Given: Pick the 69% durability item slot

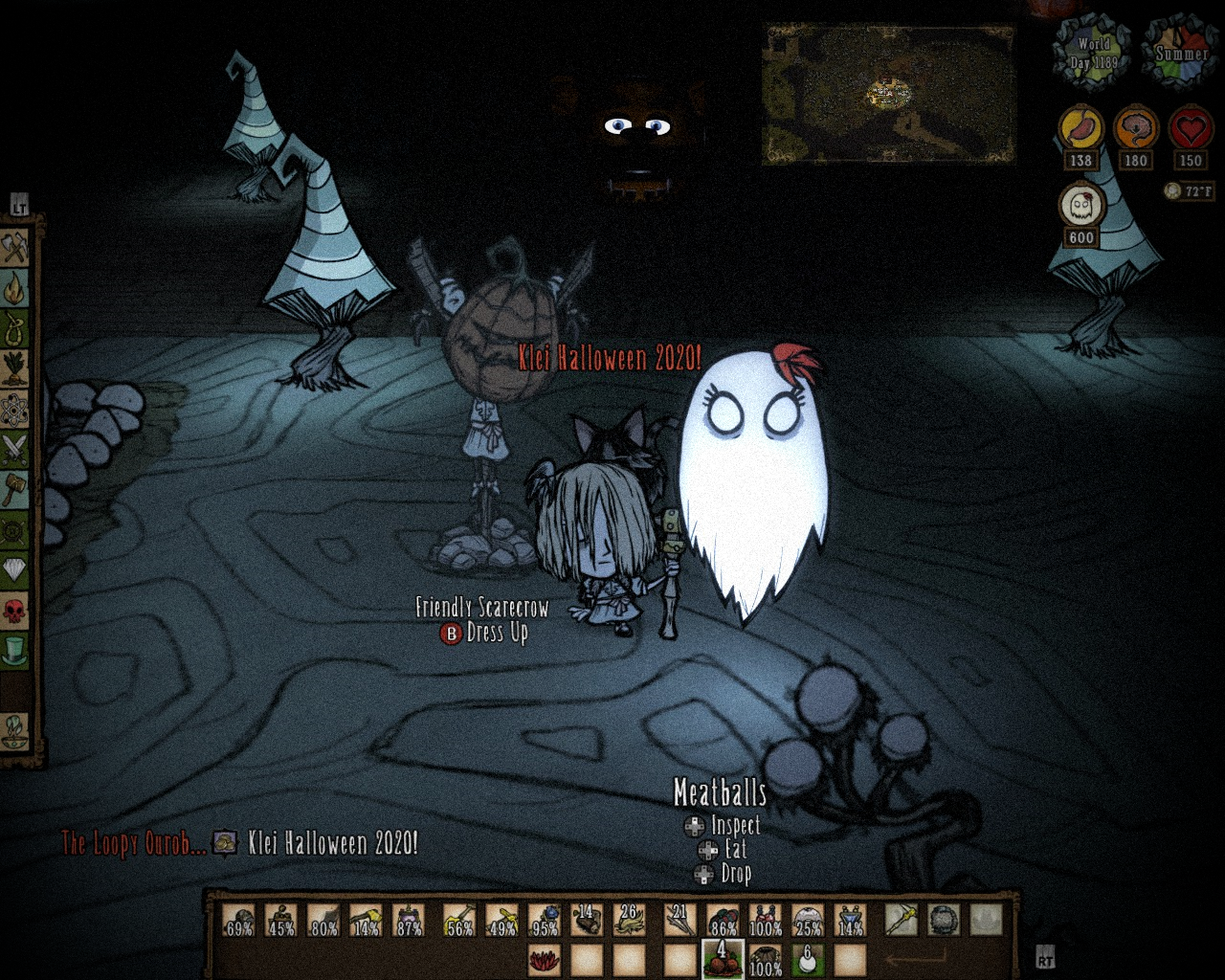Looking at the screenshot, I should (239, 921).
